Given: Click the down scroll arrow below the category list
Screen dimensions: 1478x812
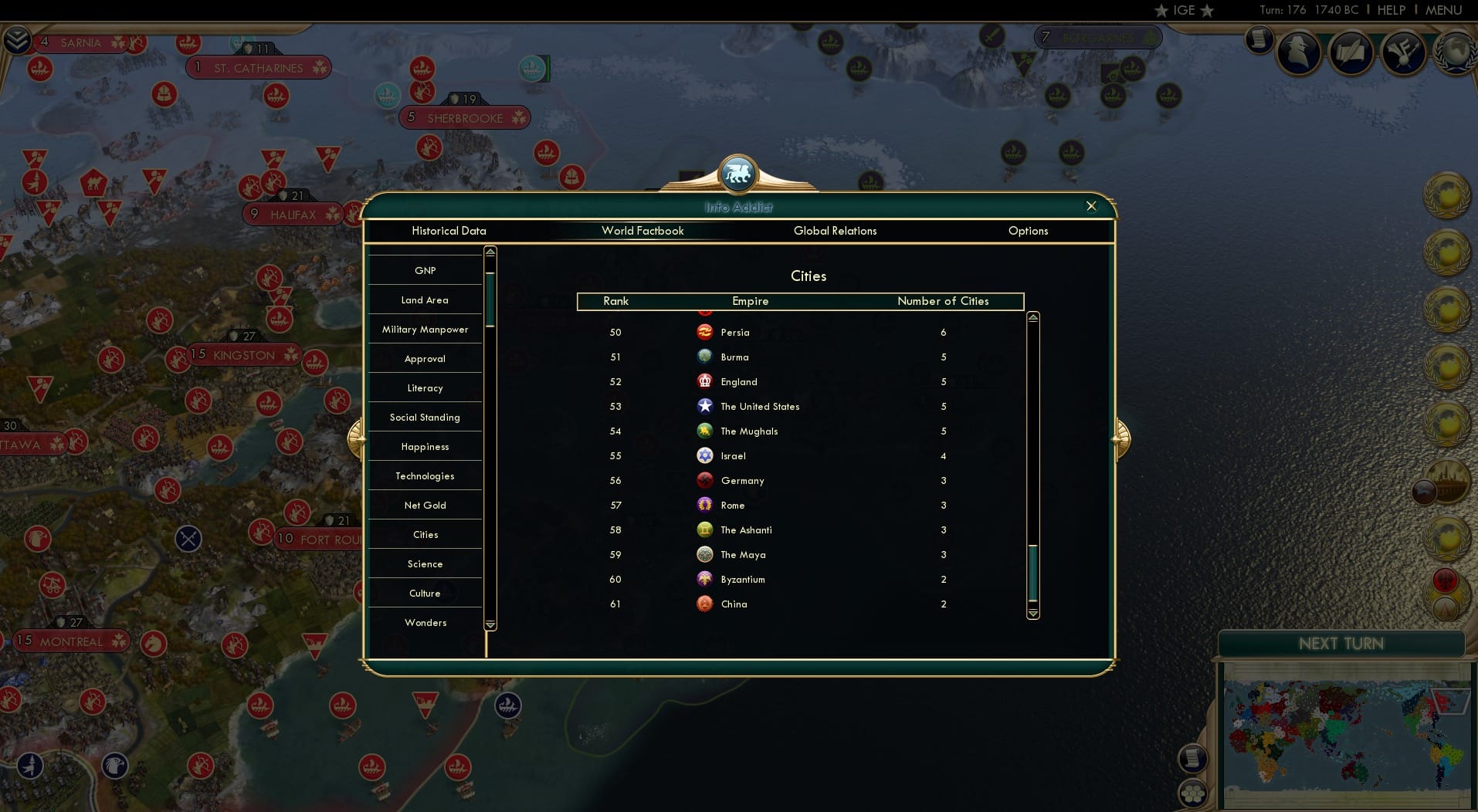Looking at the screenshot, I should (490, 625).
